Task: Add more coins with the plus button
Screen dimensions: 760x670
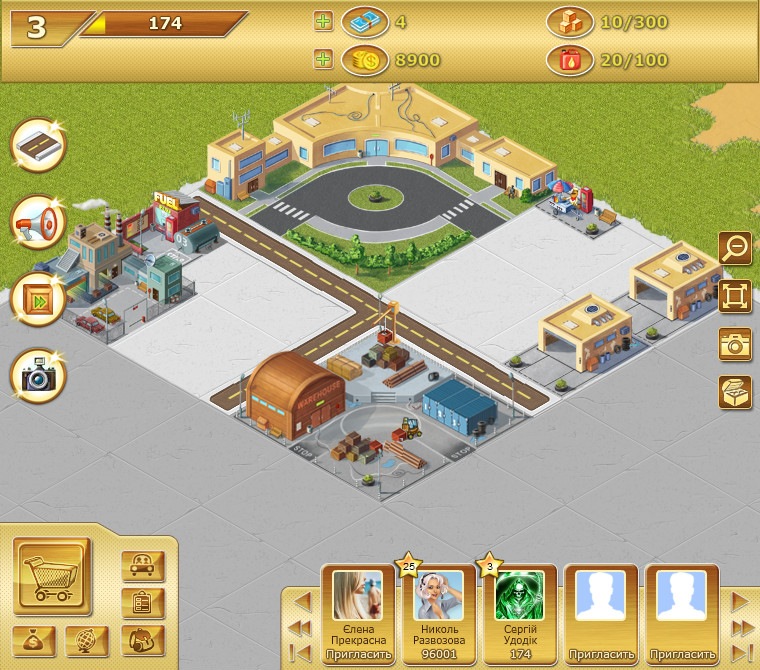Action: point(323,60)
